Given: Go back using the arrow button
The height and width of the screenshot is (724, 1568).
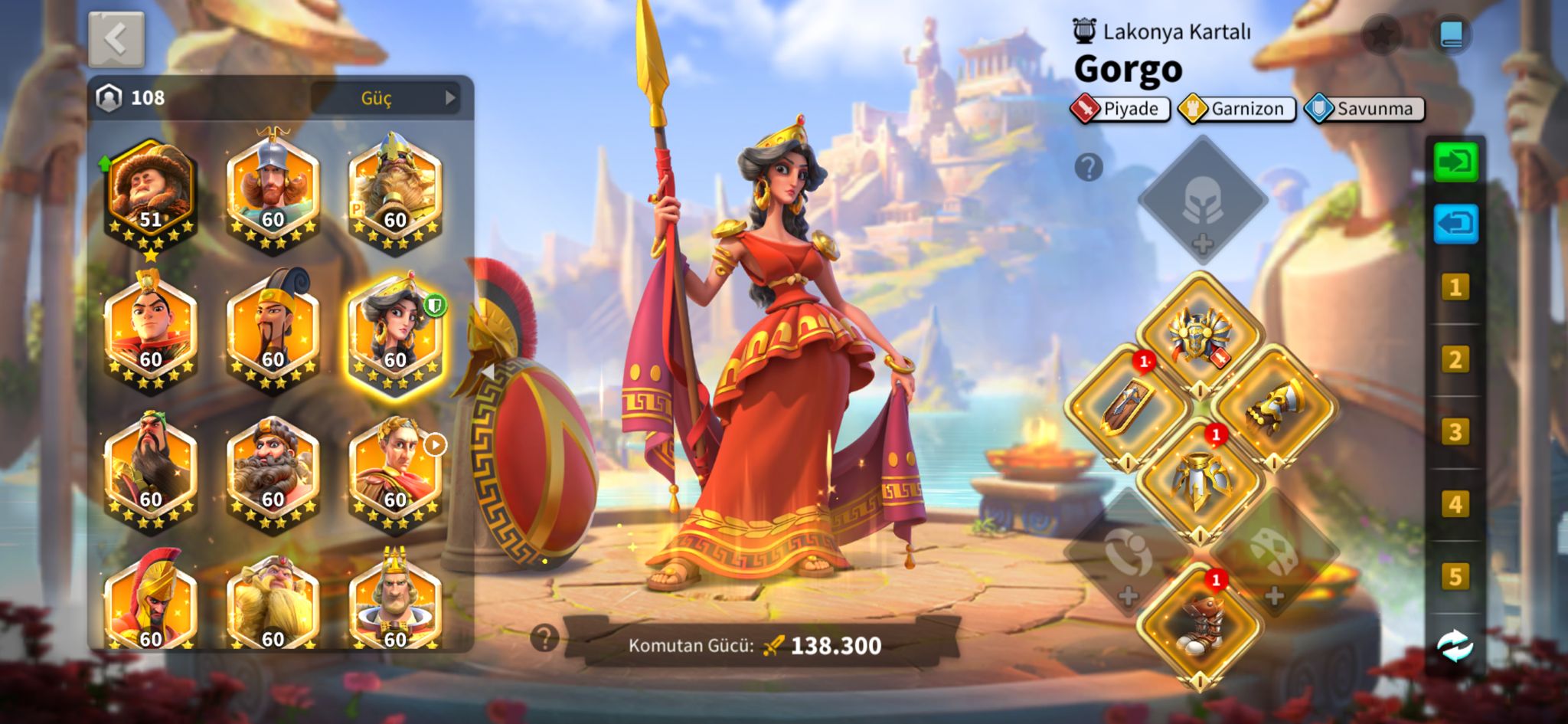Looking at the screenshot, I should pyautogui.click(x=116, y=39).
